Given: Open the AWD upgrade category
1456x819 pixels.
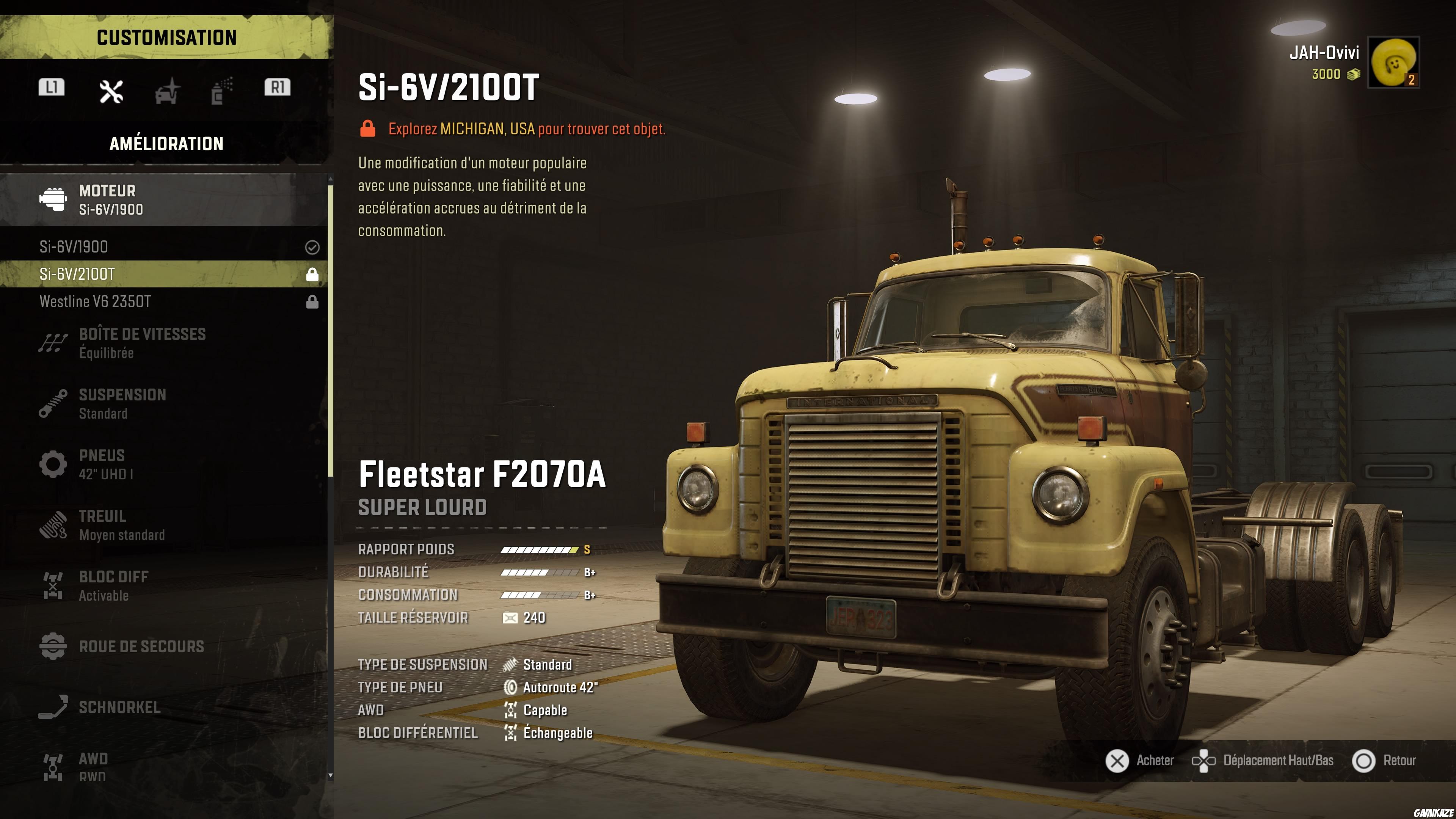Looking at the screenshot, I should click(x=164, y=766).
